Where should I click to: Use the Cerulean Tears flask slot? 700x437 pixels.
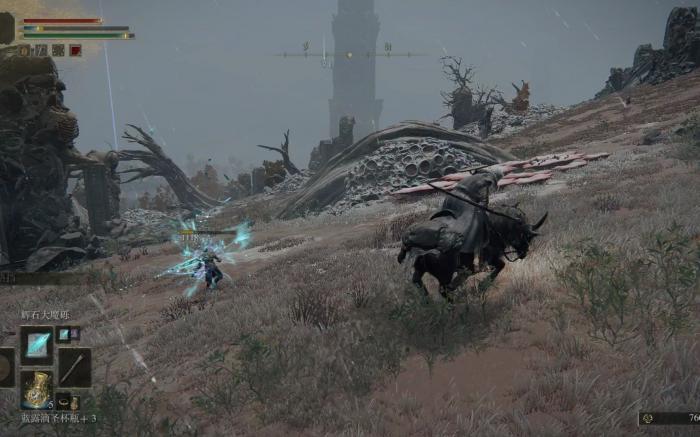point(37,389)
